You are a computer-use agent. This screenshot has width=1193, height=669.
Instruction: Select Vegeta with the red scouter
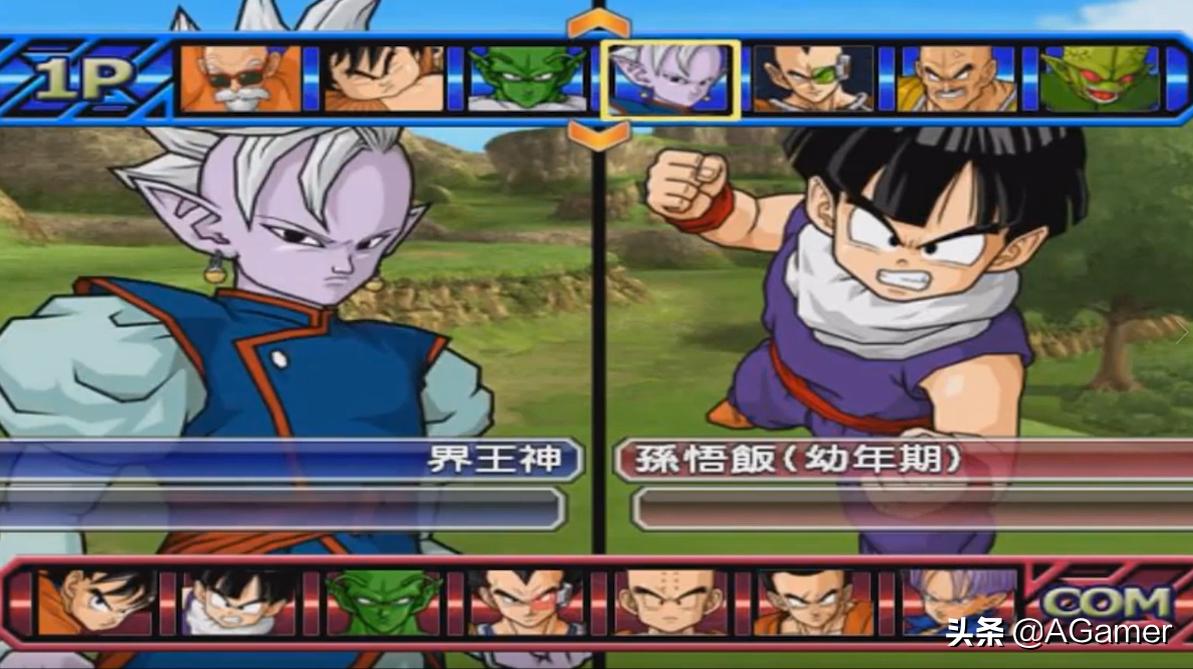(x=527, y=603)
